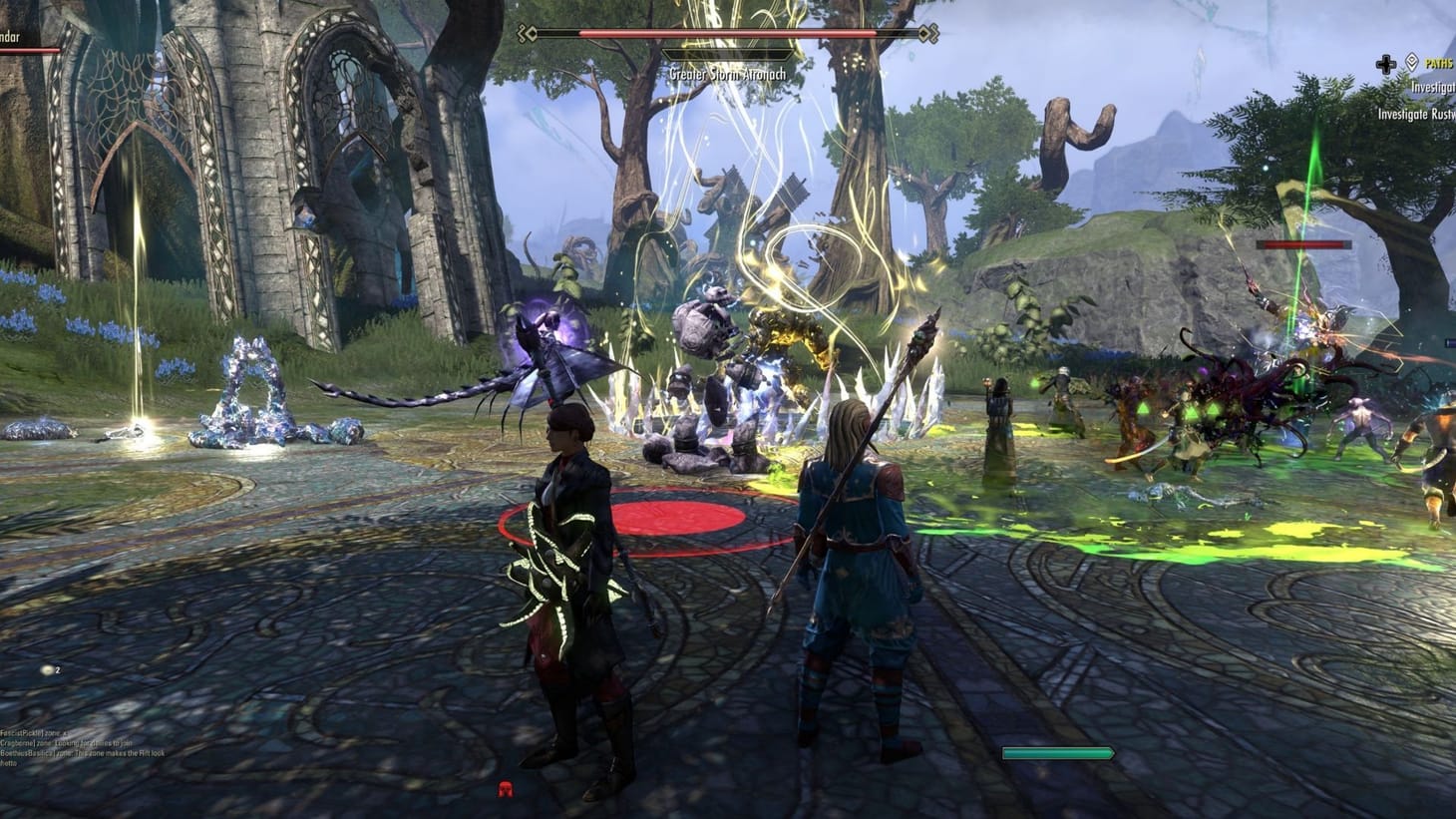This screenshot has width=1456, height=819.
Task: Click the right filigree cap of the boss bar
Action: click(932, 33)
